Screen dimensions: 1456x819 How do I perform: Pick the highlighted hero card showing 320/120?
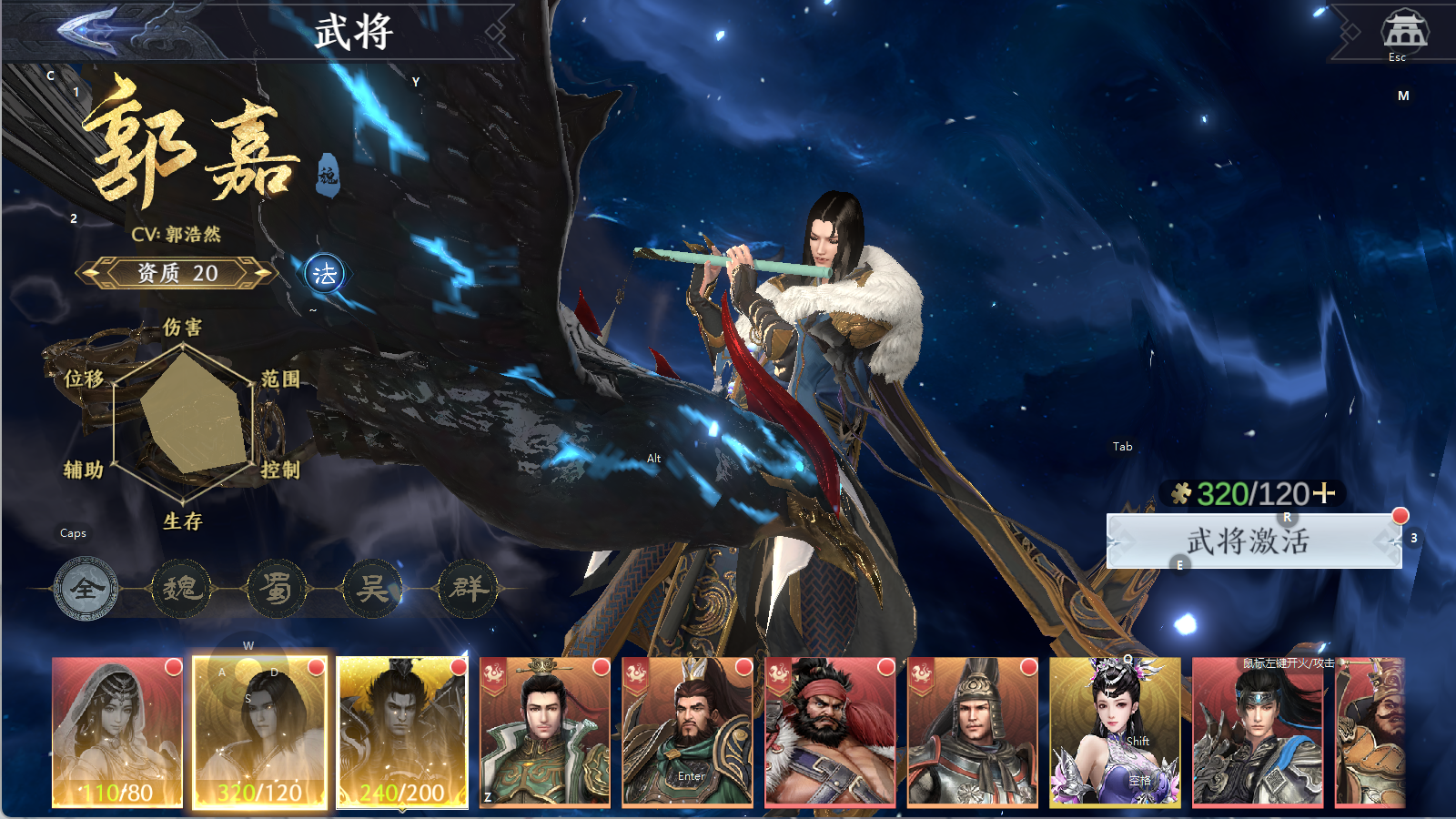[259, 732]
